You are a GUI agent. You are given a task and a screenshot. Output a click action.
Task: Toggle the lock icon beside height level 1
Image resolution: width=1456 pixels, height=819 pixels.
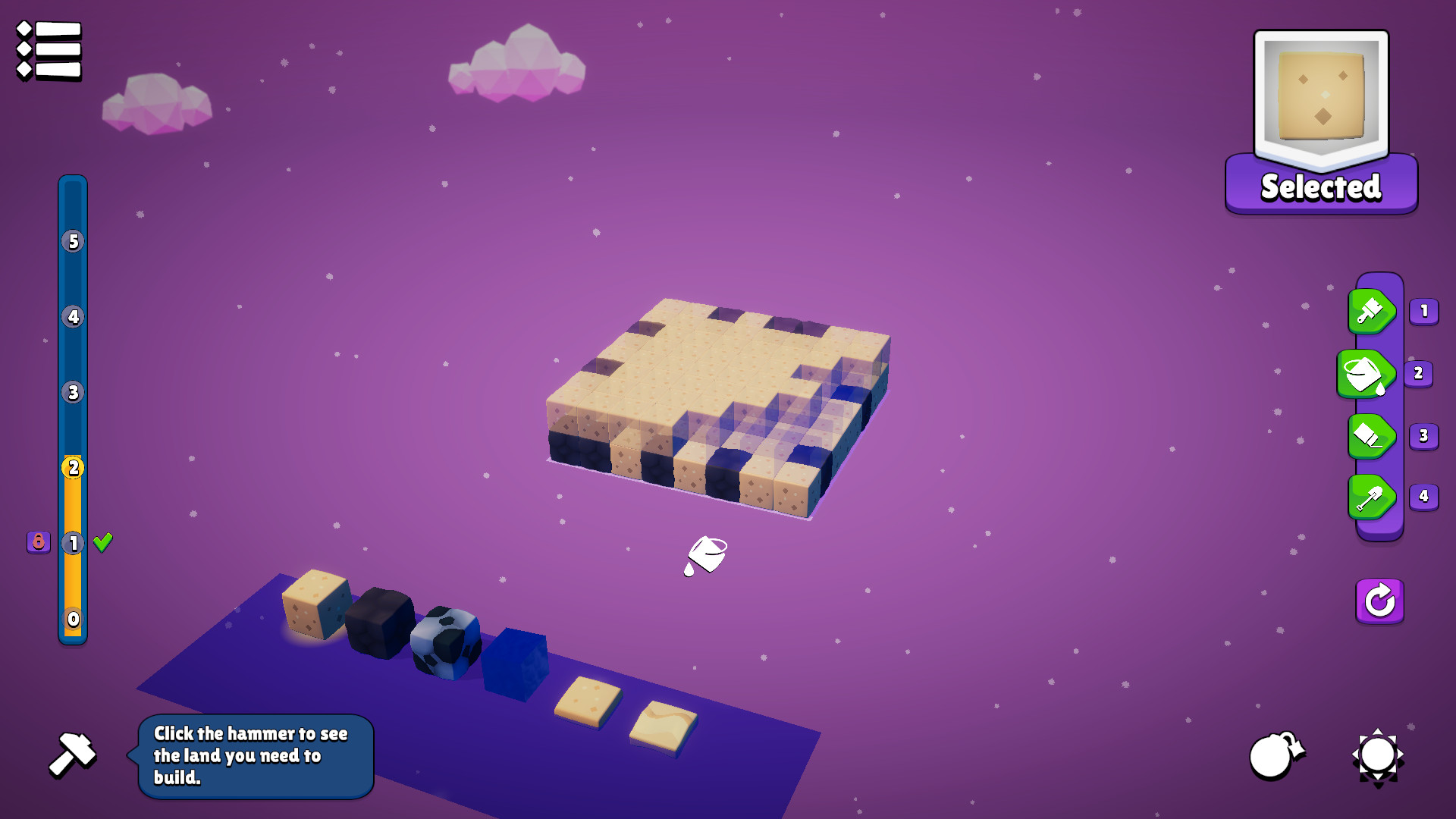[x=37, y=543]
